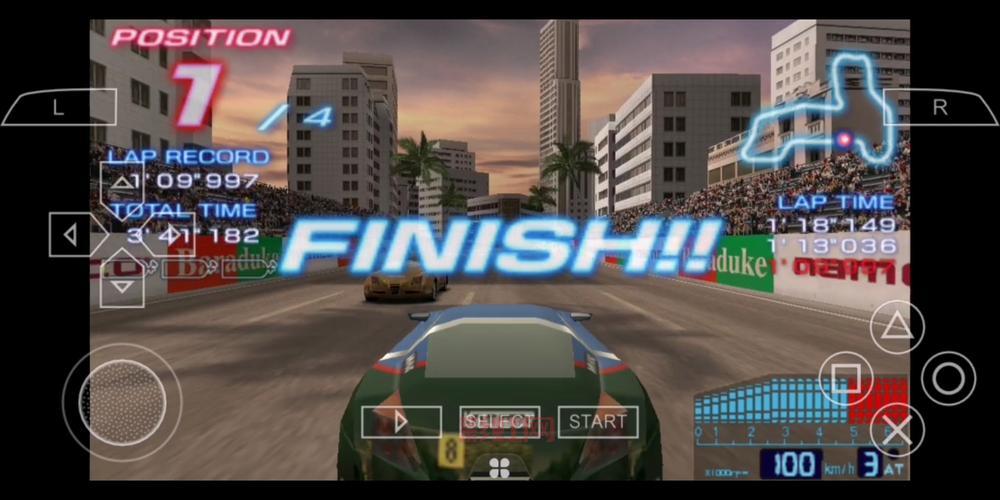
Task: Tap the L shoulder button
Action: tap(58, 108)
